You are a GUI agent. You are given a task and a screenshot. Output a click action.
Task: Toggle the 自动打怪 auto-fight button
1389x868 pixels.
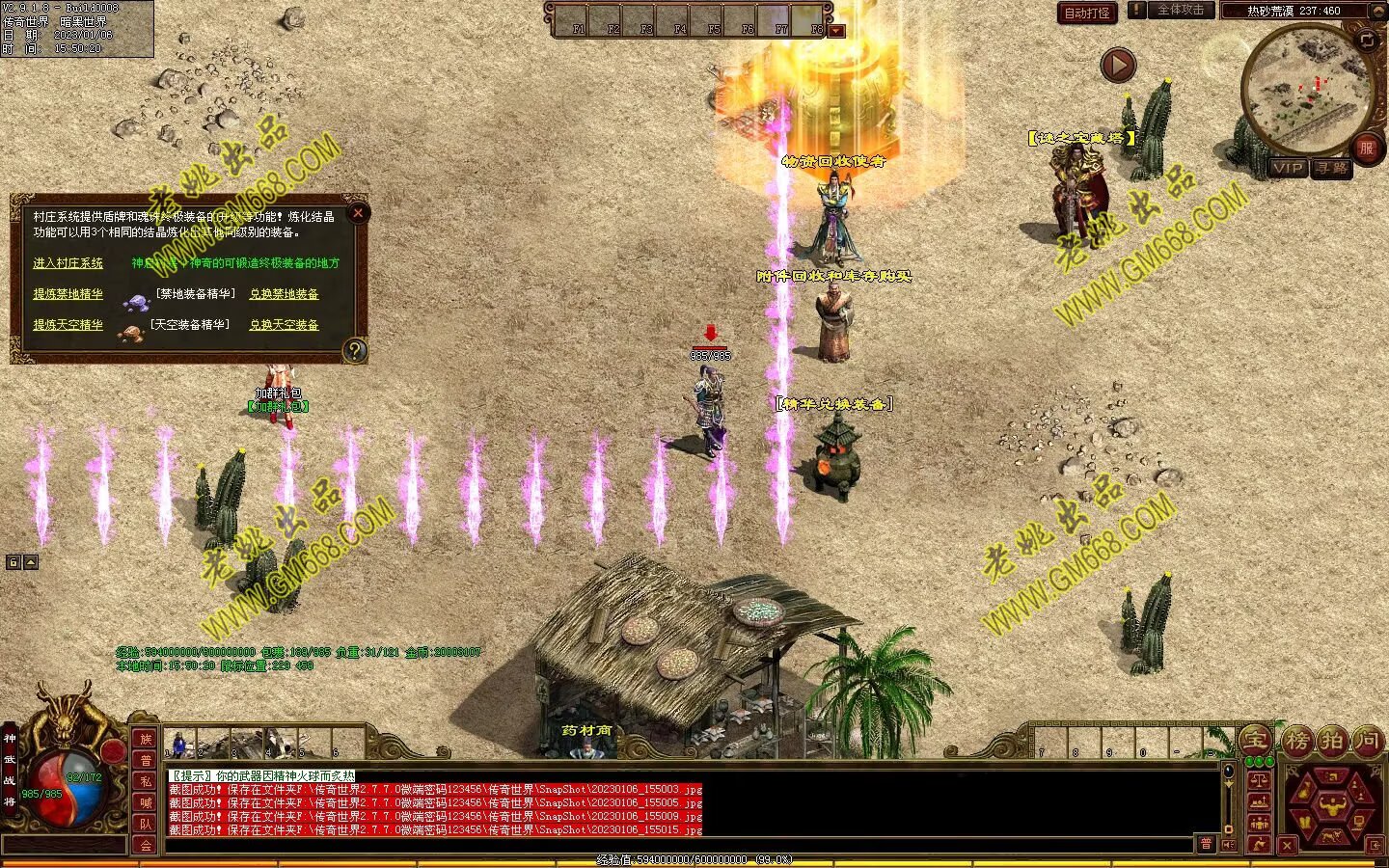point(1087,13)
